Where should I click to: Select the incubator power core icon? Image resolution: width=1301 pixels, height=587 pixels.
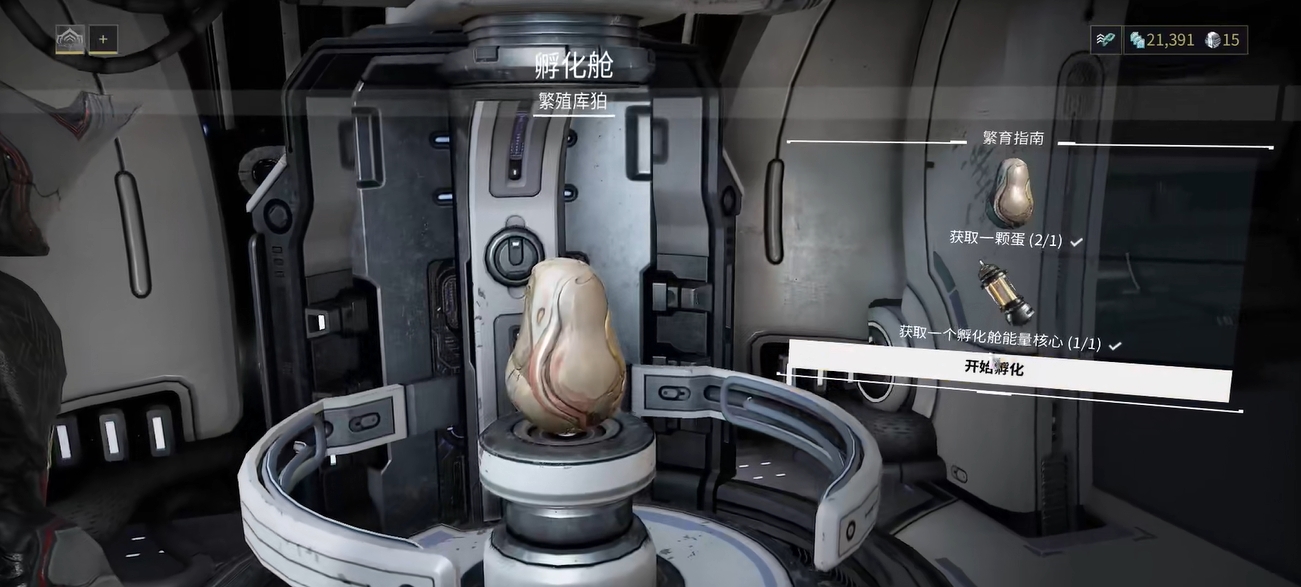coord(1005,290)
